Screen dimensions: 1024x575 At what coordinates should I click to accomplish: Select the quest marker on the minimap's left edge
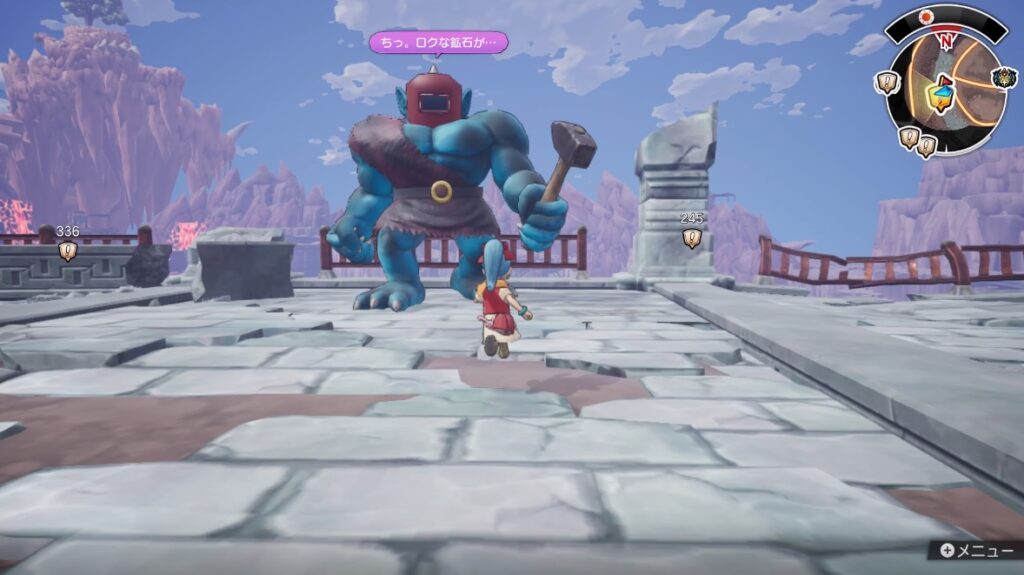(x=887, y=83)
